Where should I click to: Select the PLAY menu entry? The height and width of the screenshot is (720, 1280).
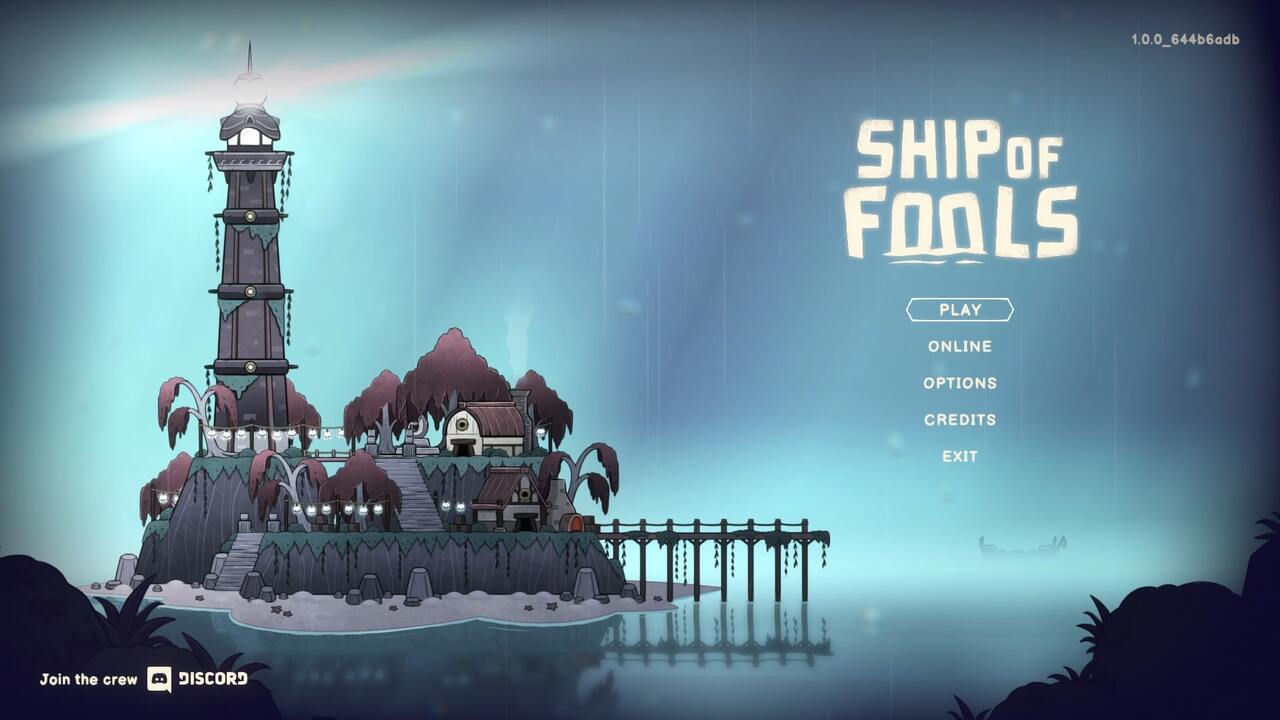pyautogui.click(x=960, y=310)
